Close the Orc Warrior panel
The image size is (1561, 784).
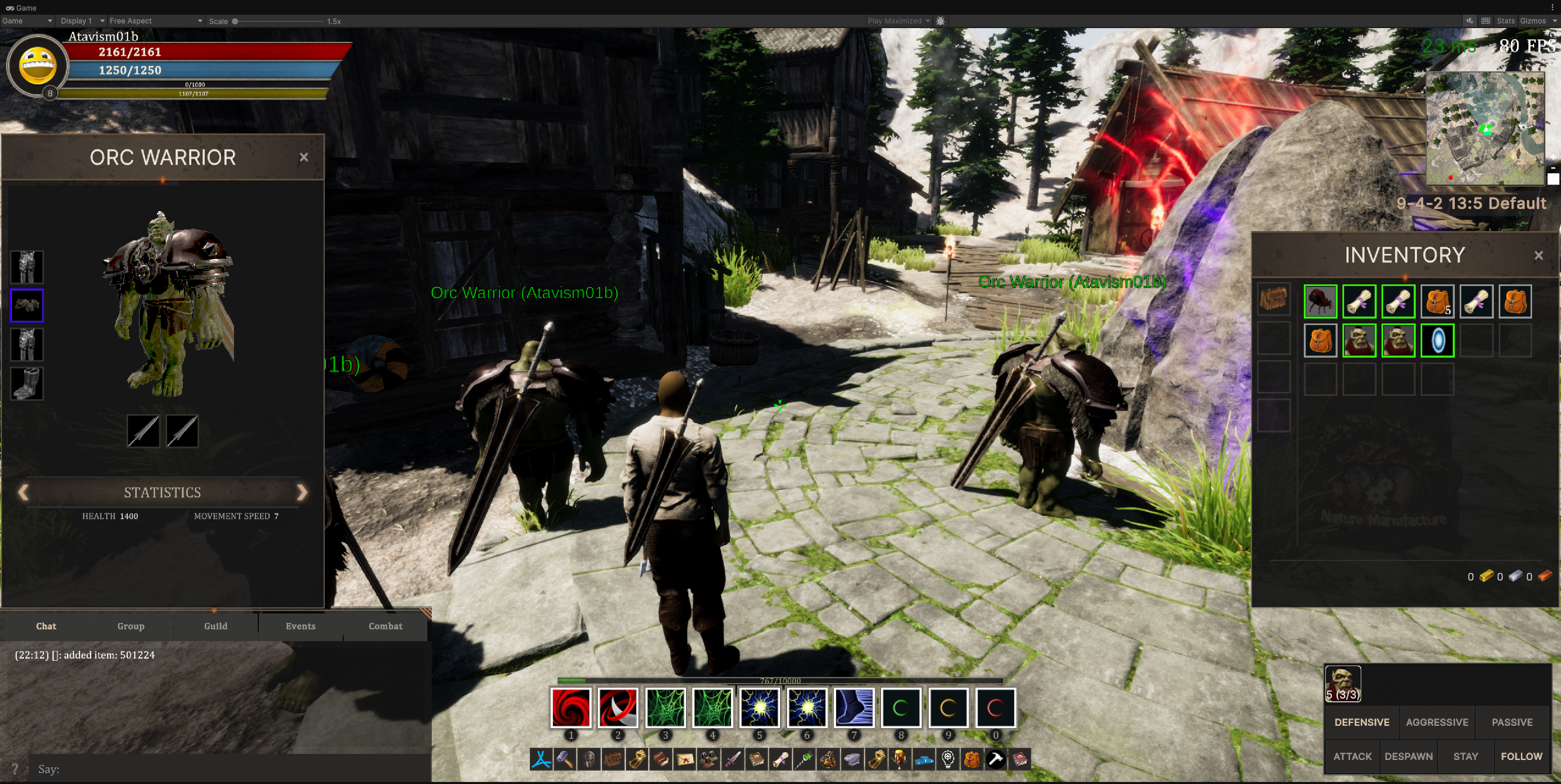pyautogui.click(x=304, y=157)
